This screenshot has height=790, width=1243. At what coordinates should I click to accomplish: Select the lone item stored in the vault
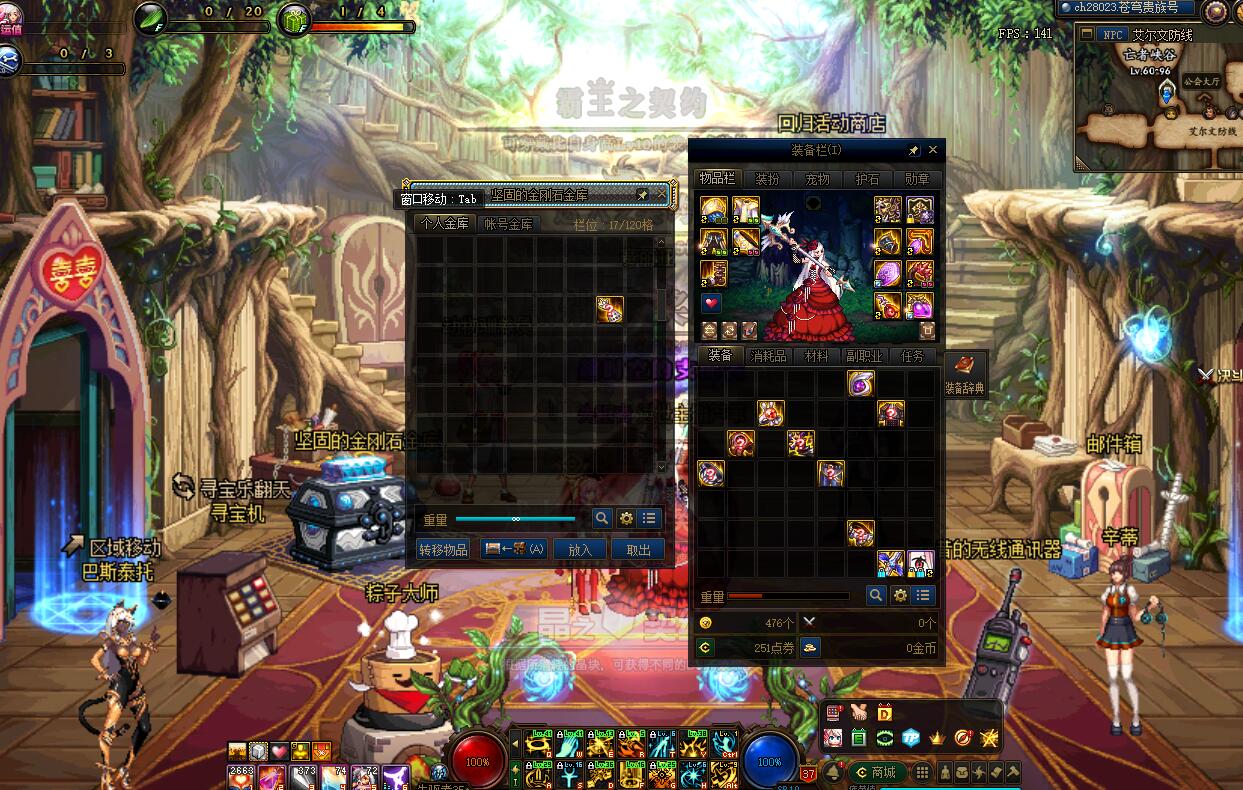[x=610, y=309]
